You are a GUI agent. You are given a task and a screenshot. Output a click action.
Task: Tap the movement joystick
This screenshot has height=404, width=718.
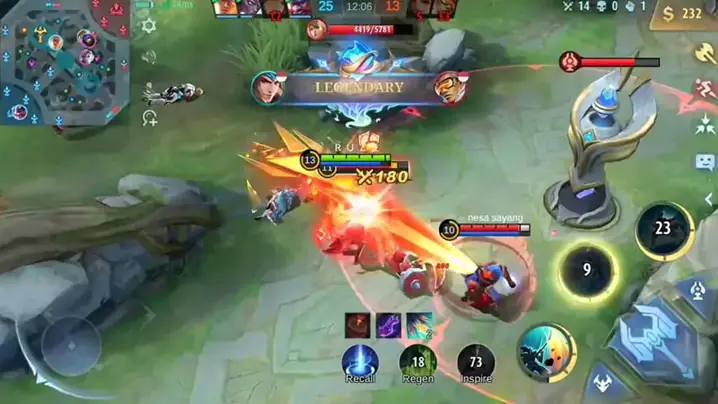(x=70, y=345)
